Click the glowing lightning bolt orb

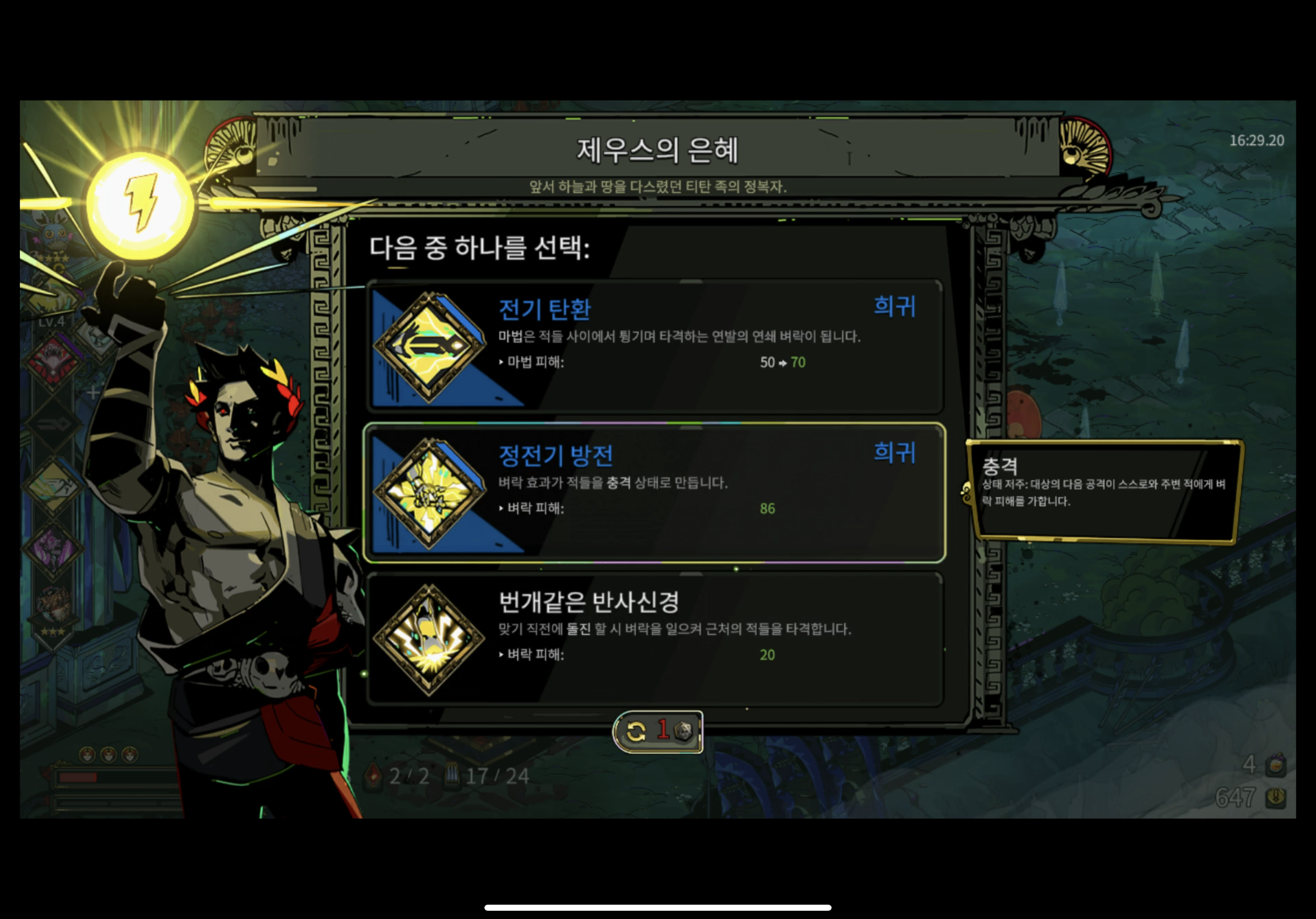pos(140,203)
